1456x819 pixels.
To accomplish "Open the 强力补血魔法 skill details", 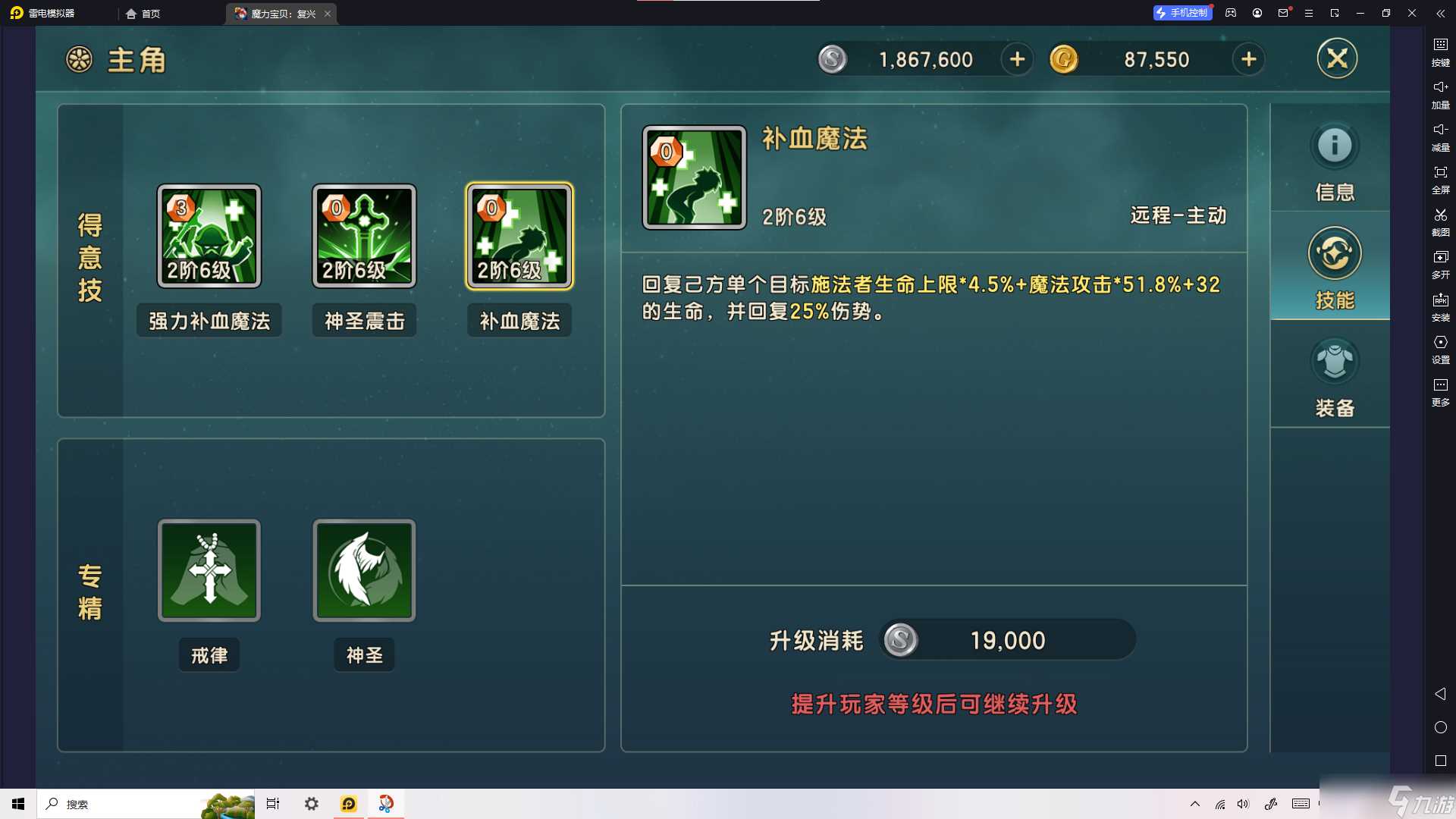I will [209, 235].
